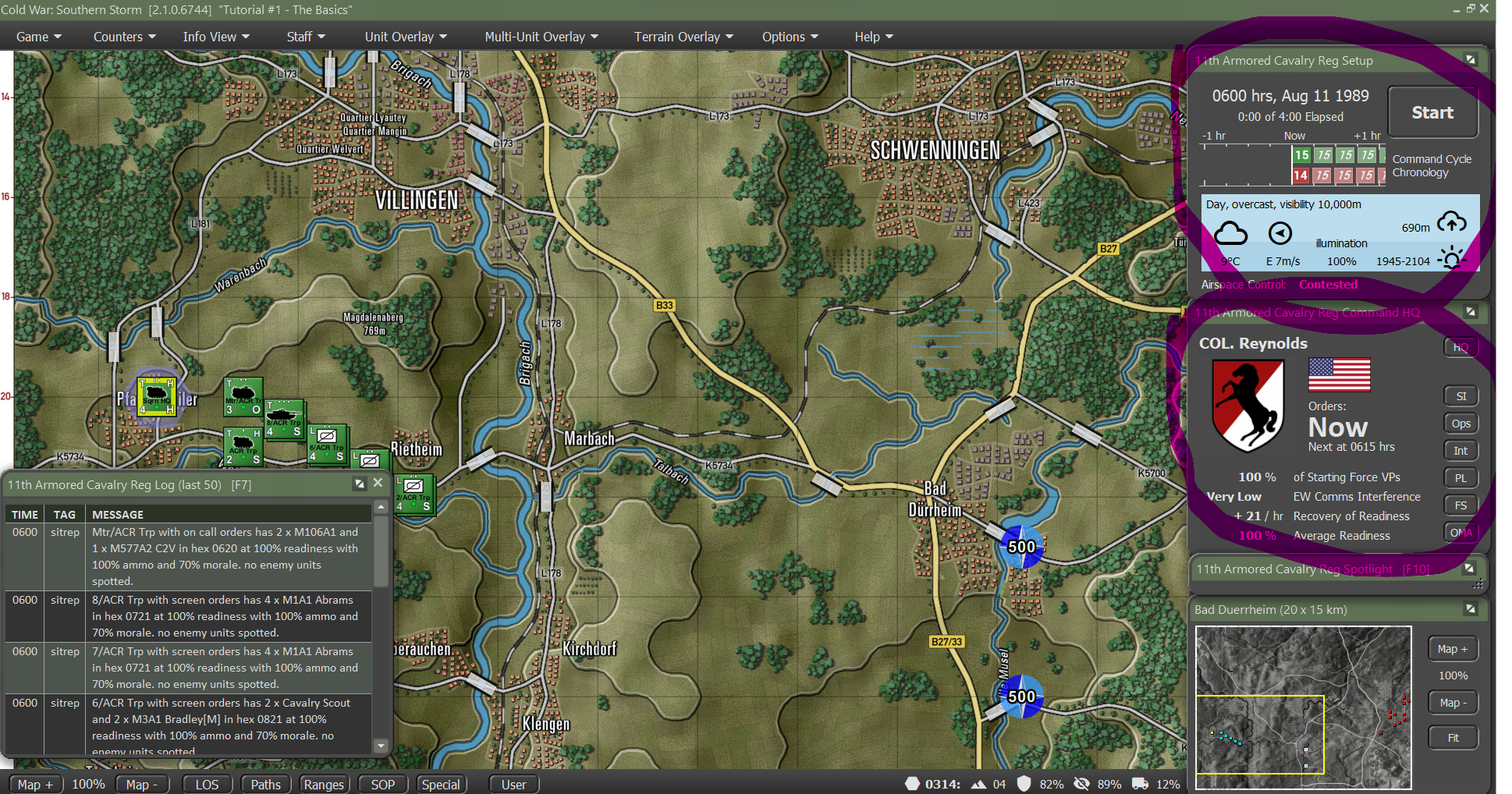This screenshot has width=1512, height=794.
Task: Click the cloud weather icon in the Setup panel
Action: click(1231, 232)
